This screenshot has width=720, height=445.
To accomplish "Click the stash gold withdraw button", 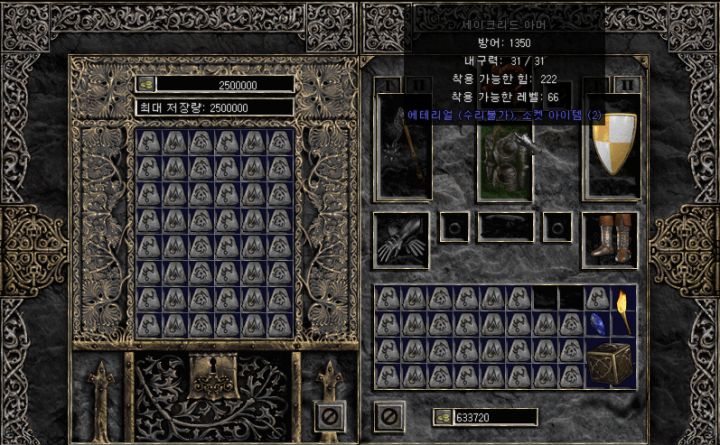I will coord(146,85).
